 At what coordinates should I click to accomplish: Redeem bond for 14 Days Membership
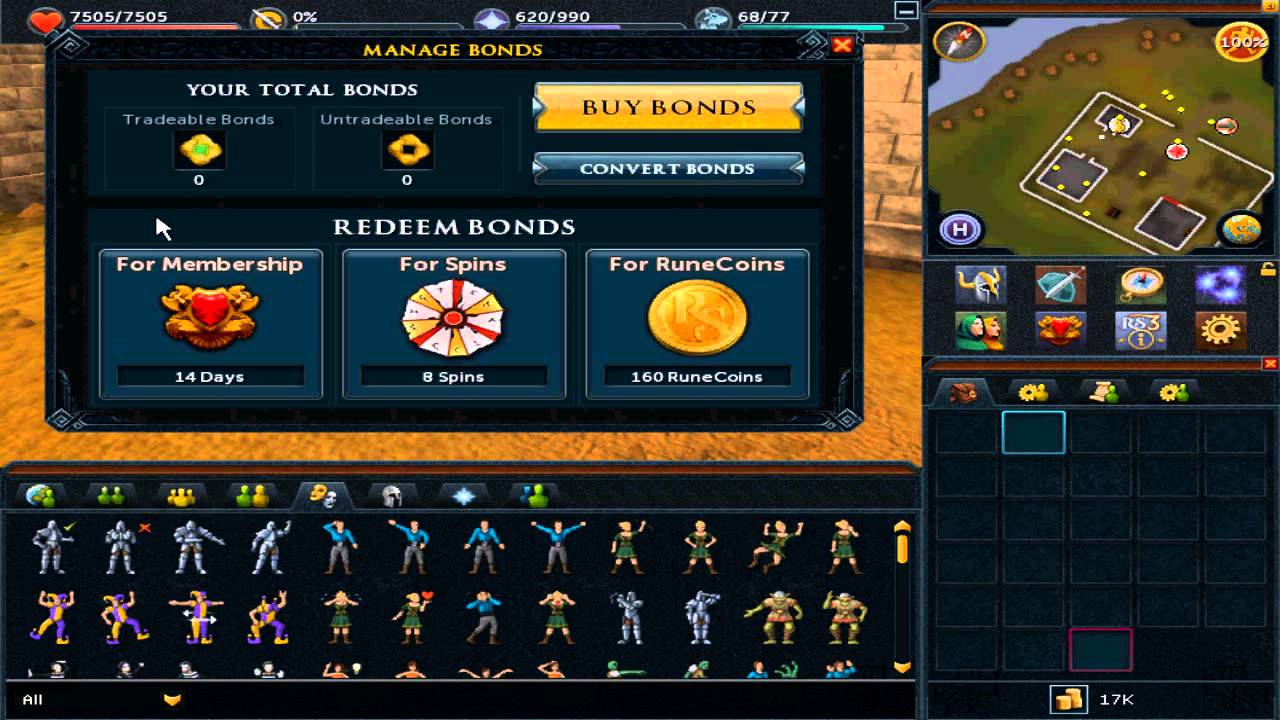point(210,324)
